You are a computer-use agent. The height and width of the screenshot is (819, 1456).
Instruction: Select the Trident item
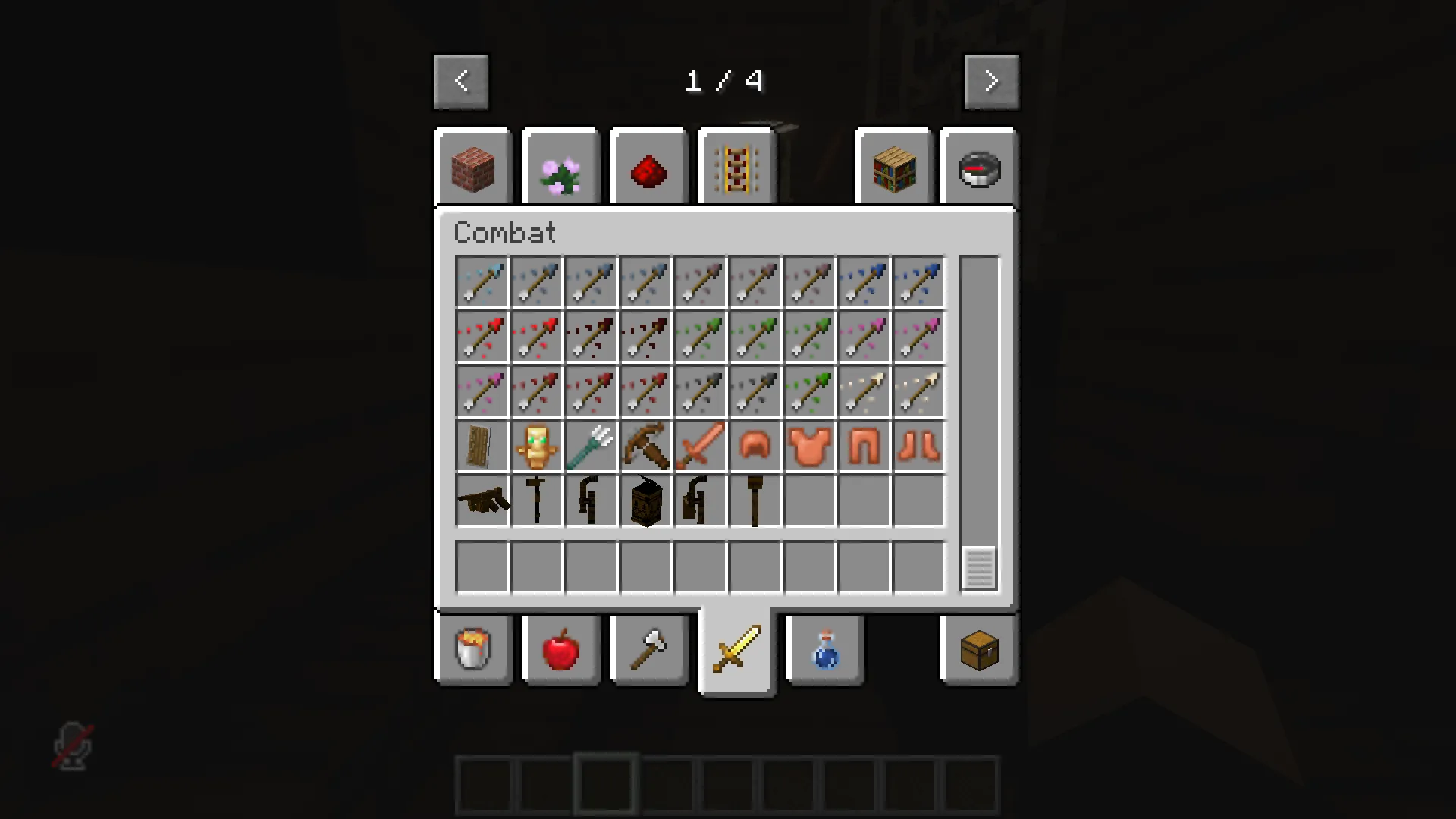pos(591,446)
